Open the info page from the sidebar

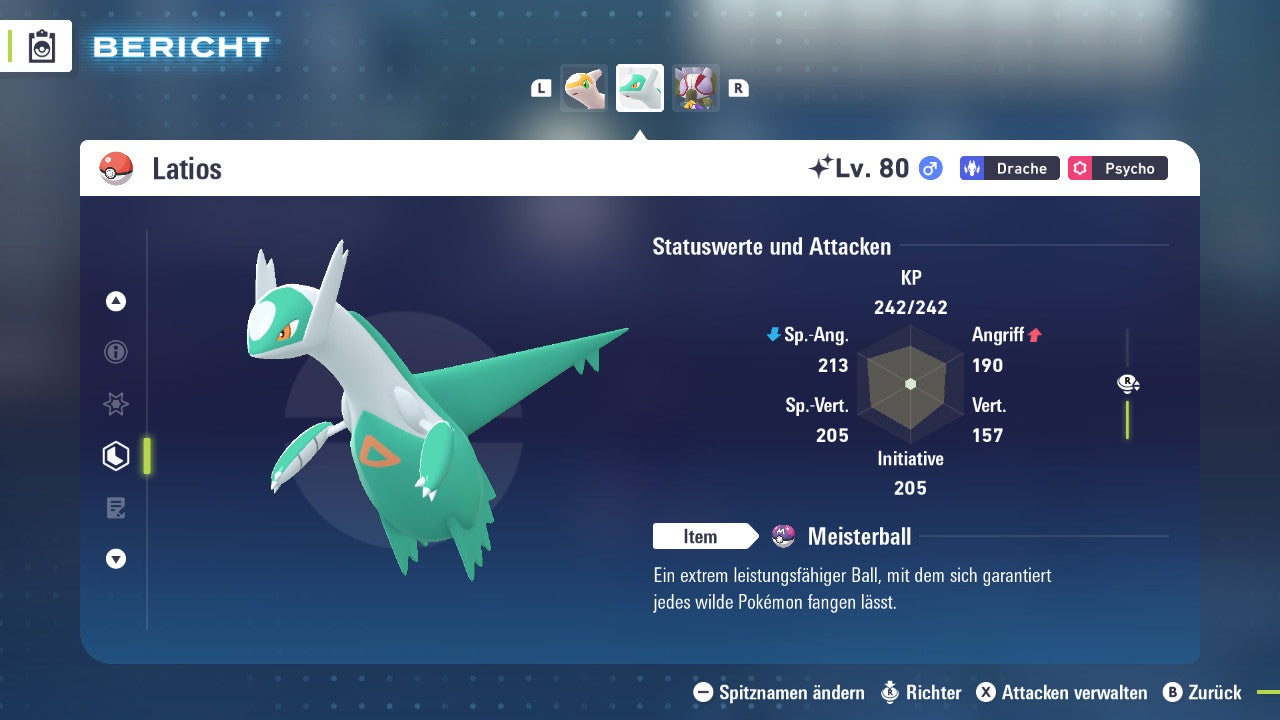click(115, 352)
